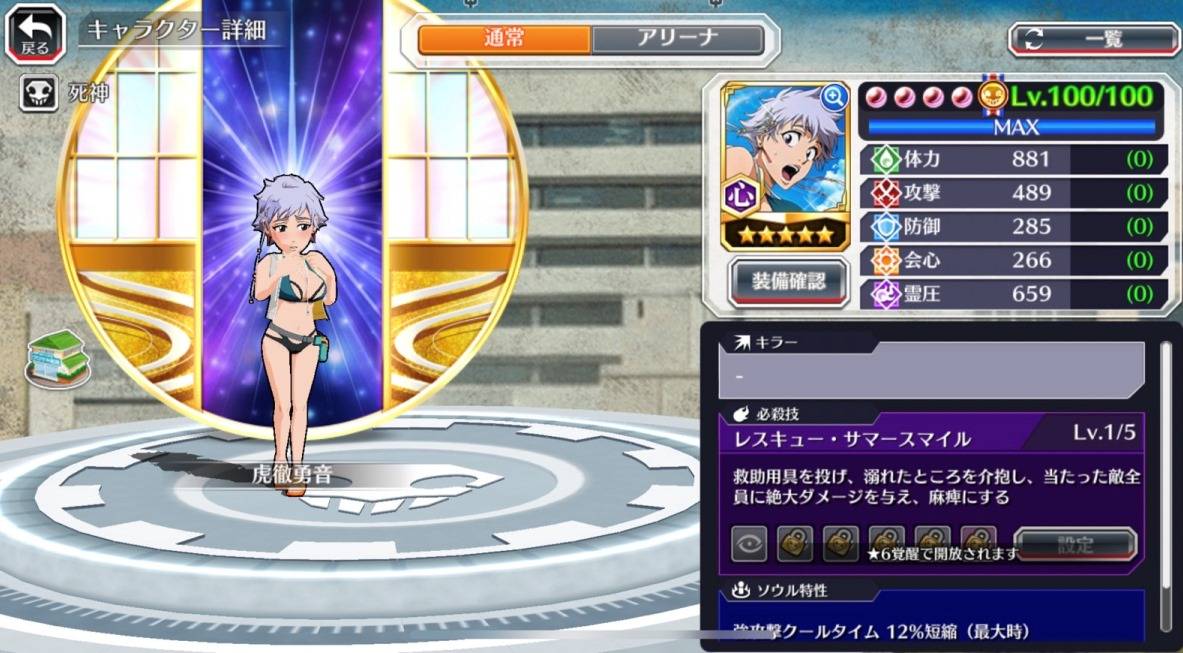Tap the 死神 skull affiliation icon
Image resolution: width=1183 pixels, height=653 pixels.
pos(37,94)
